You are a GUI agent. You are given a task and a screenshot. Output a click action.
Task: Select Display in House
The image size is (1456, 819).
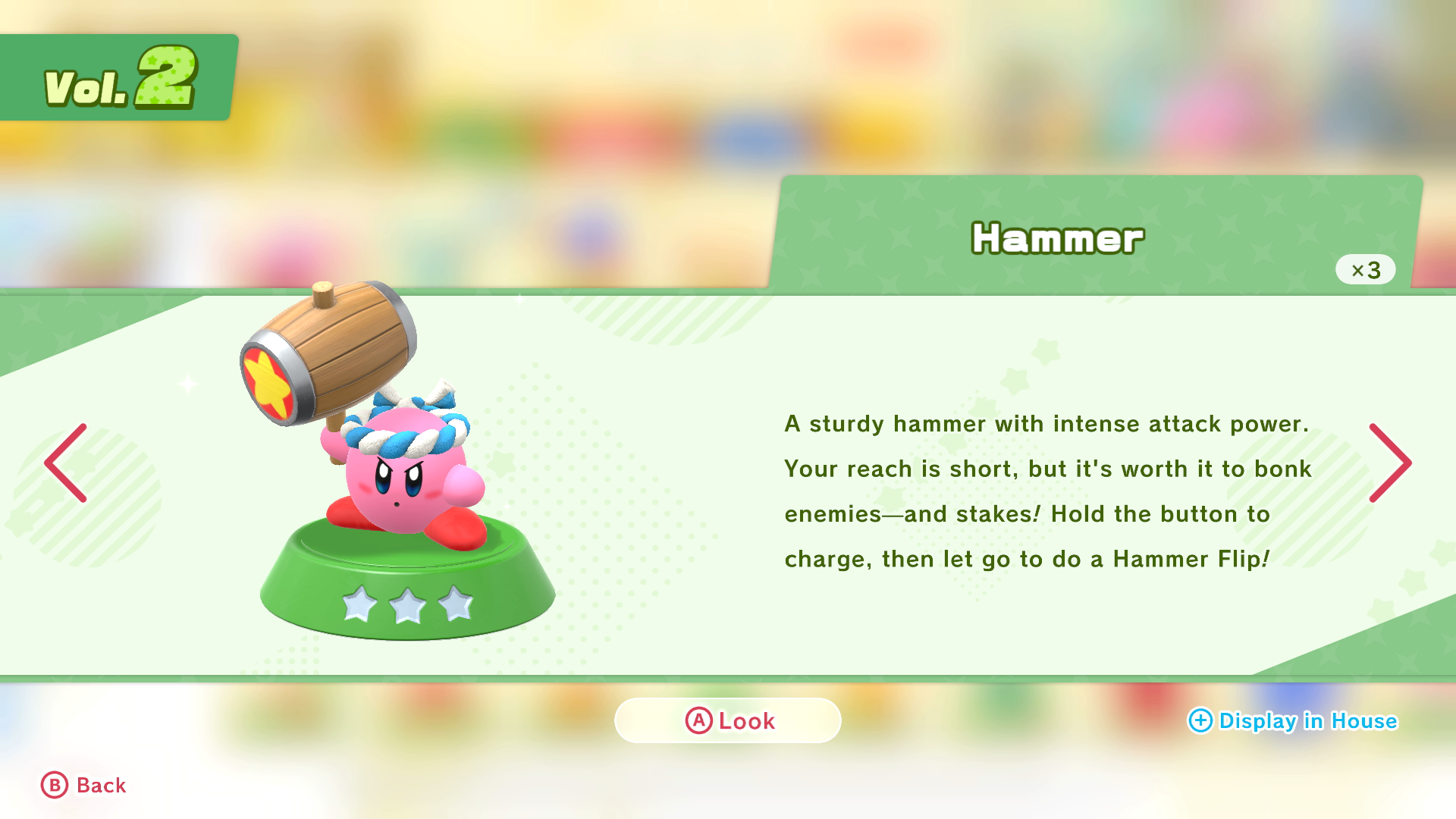(x=1292, y=720)
